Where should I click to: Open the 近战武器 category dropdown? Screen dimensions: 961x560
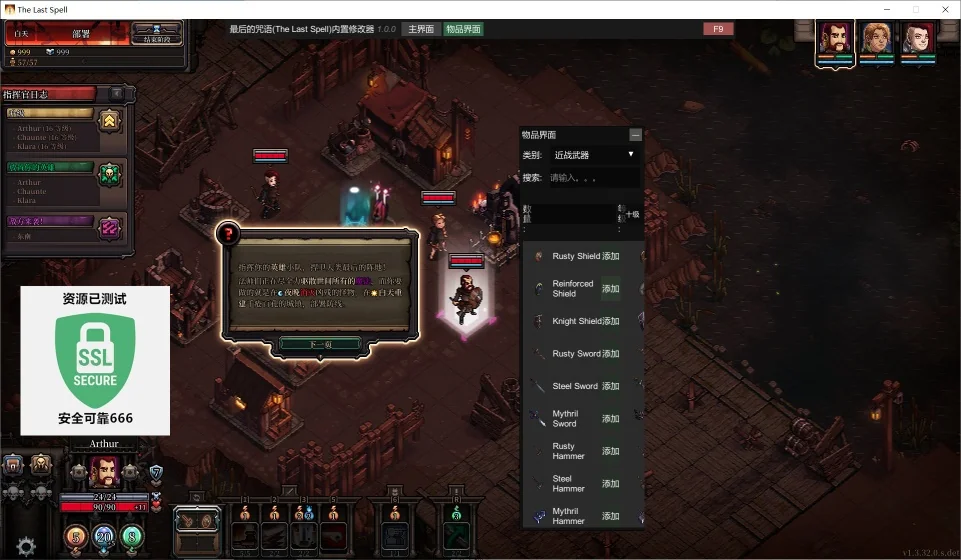(594, 155)
